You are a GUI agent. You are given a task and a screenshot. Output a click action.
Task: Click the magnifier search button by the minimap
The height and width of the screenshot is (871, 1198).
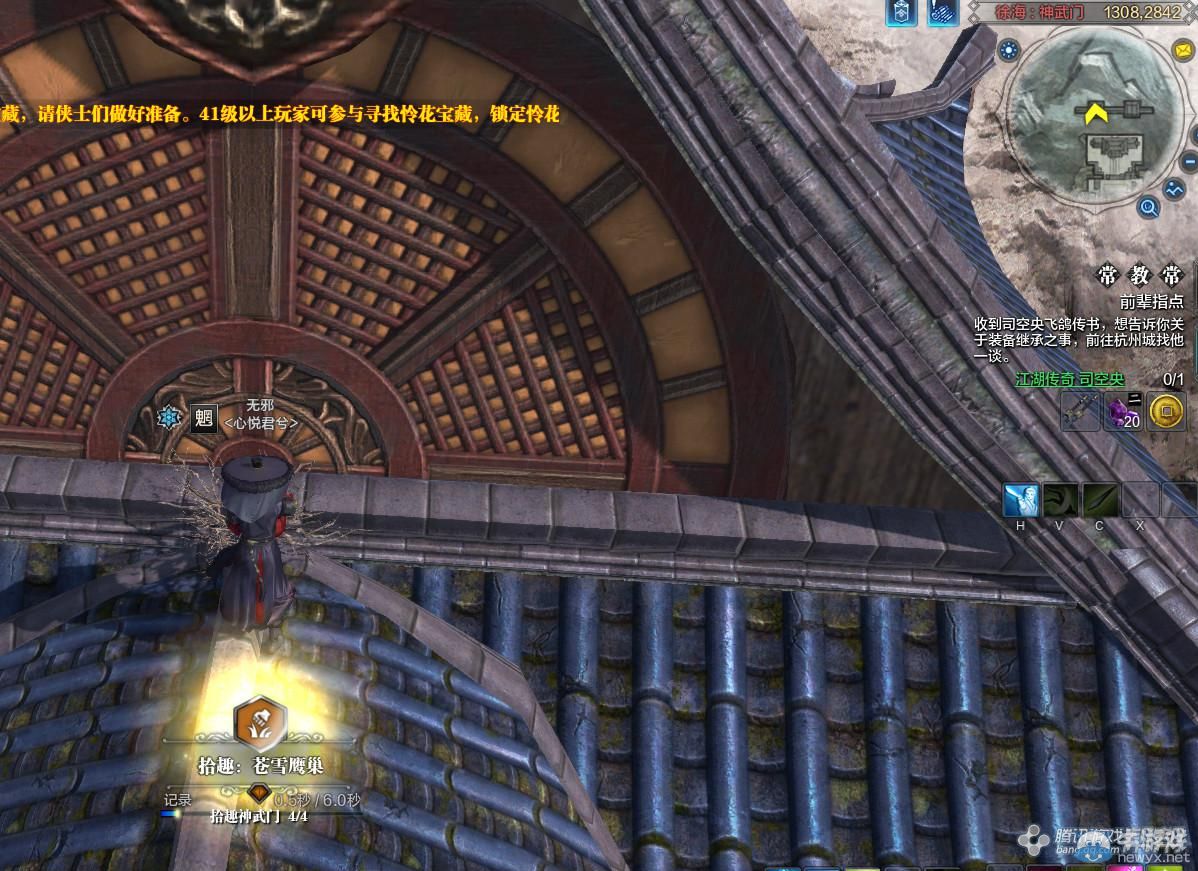point(1149,208)
